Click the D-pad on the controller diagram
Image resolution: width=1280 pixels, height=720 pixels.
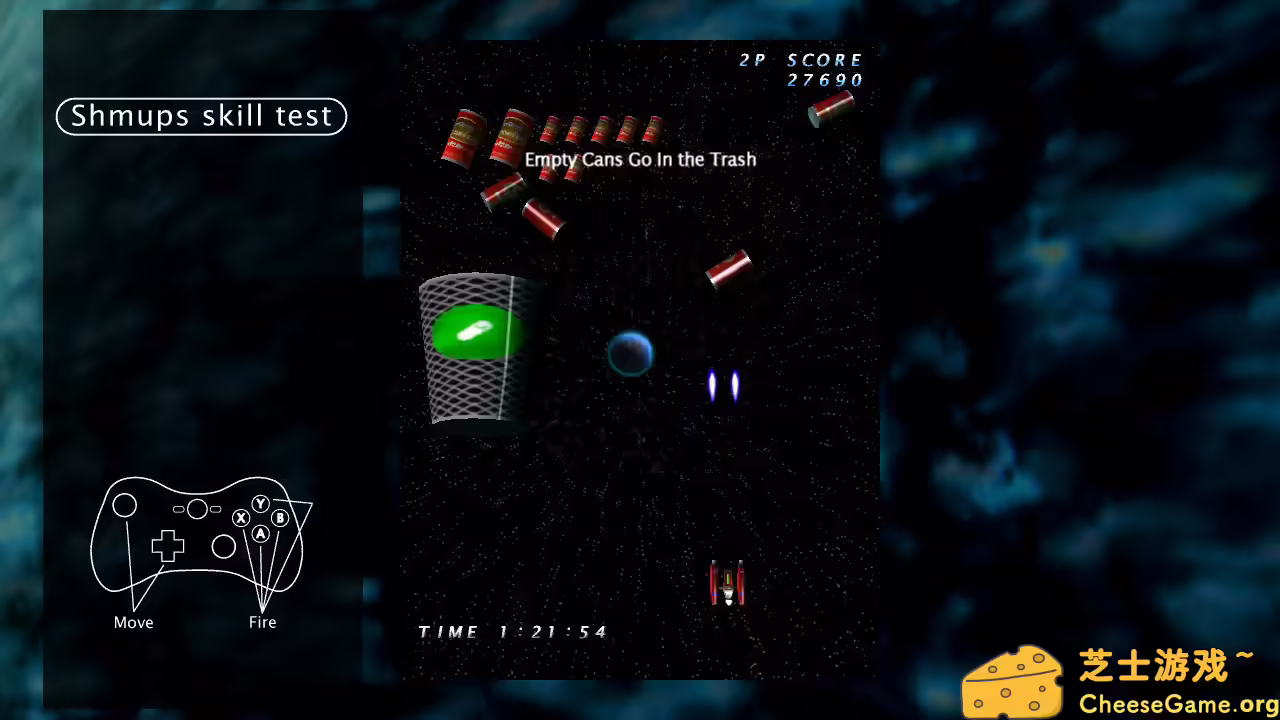[166, 547]
